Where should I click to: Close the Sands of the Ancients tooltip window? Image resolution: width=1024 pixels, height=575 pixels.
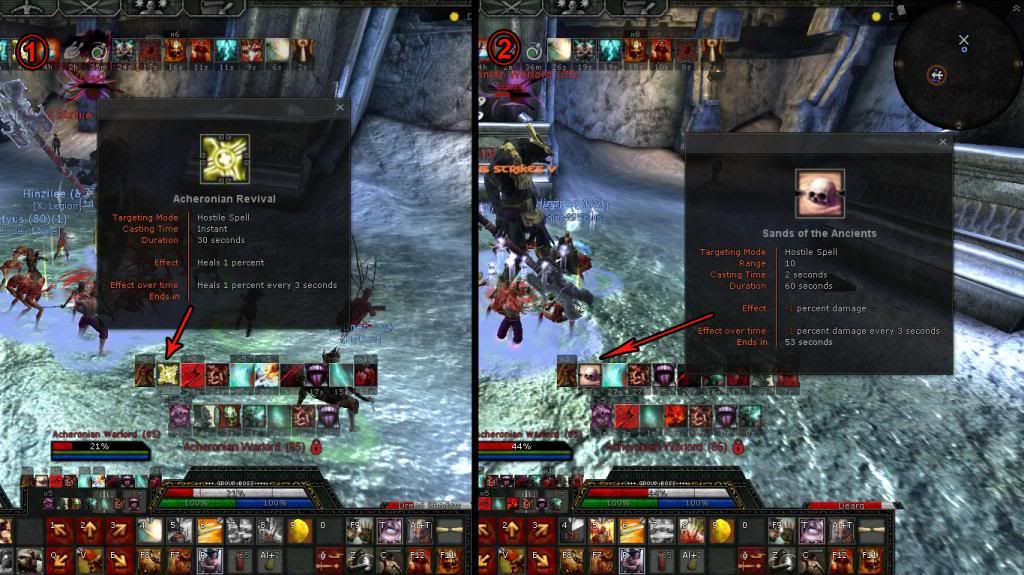click(943, 143)
